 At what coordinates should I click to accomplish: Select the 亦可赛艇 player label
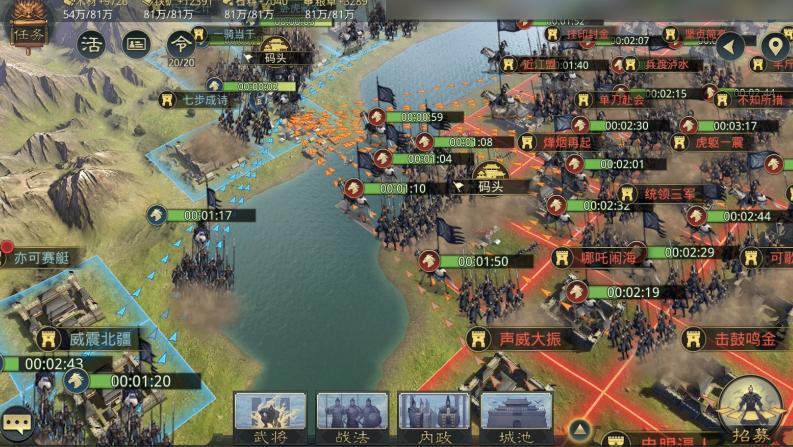42,257
